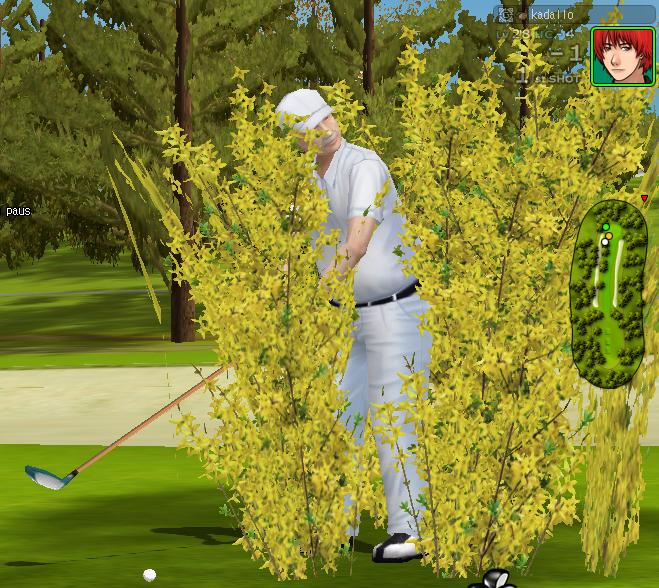Select the kadallo player name bar
The height and width of the screenshot is (588, 659).
(573, 15)
